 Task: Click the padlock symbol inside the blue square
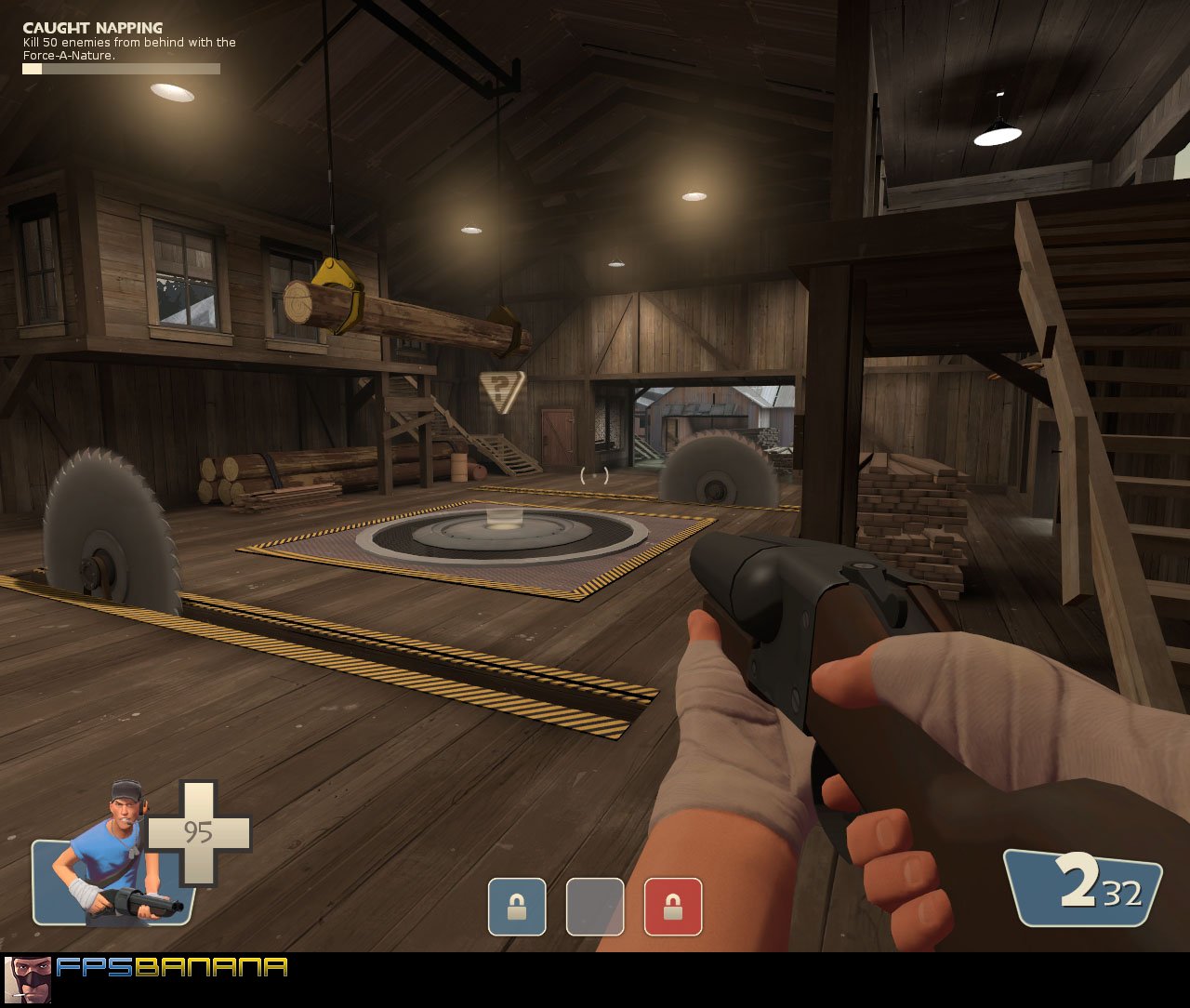[517, 908]
